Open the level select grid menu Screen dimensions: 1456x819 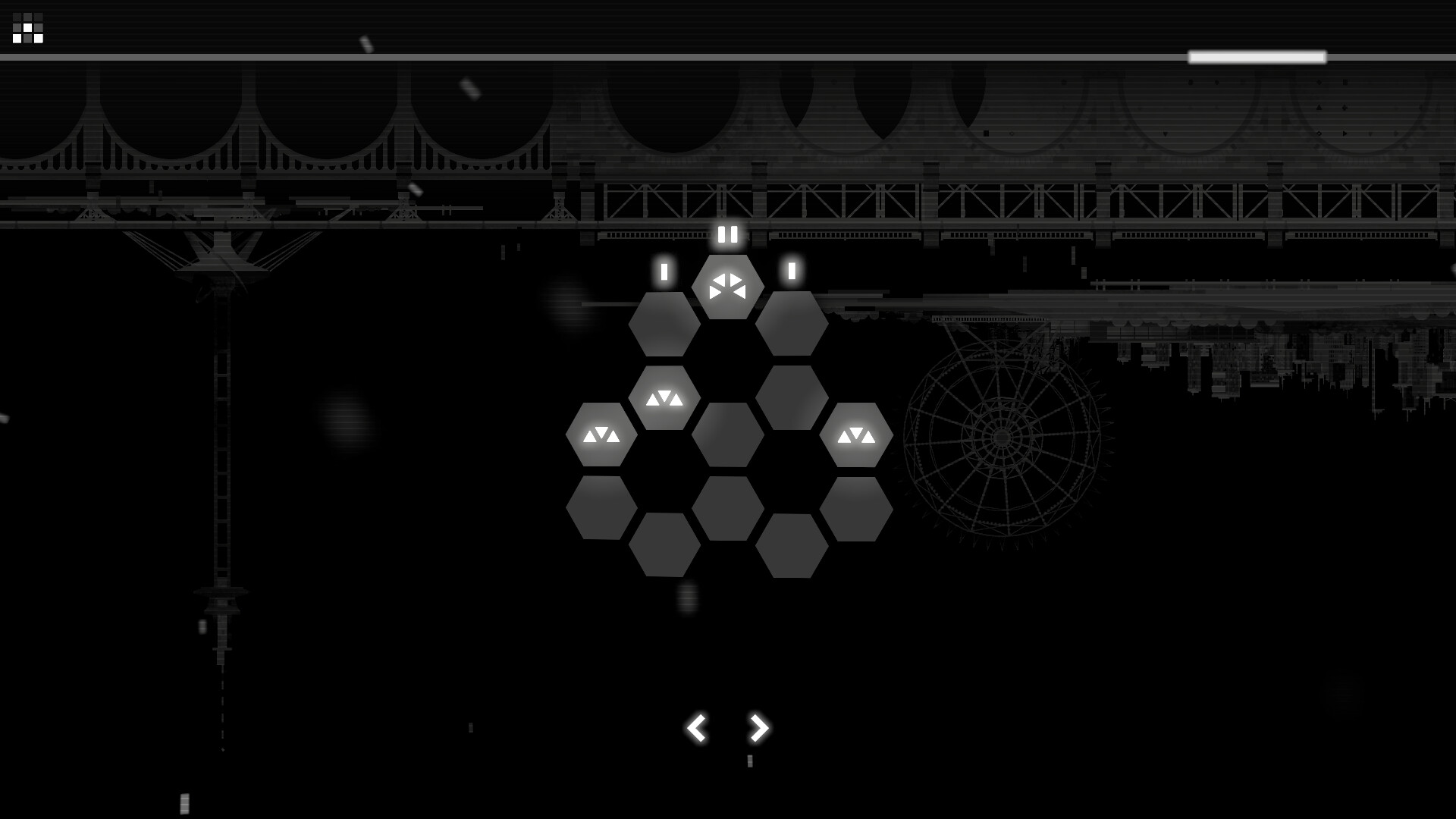click(x=29, y=29)
